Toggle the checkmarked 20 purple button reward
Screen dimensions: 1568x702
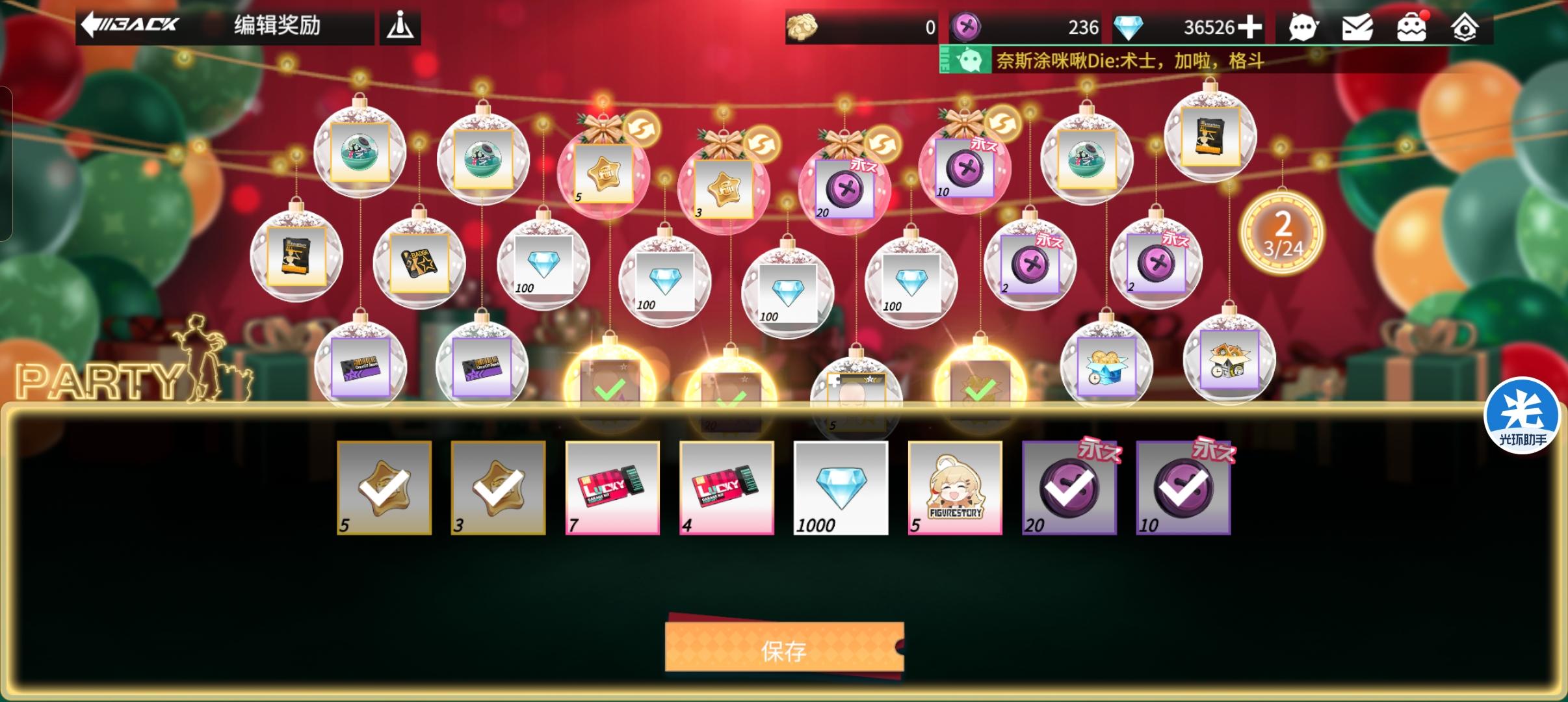1069,487
